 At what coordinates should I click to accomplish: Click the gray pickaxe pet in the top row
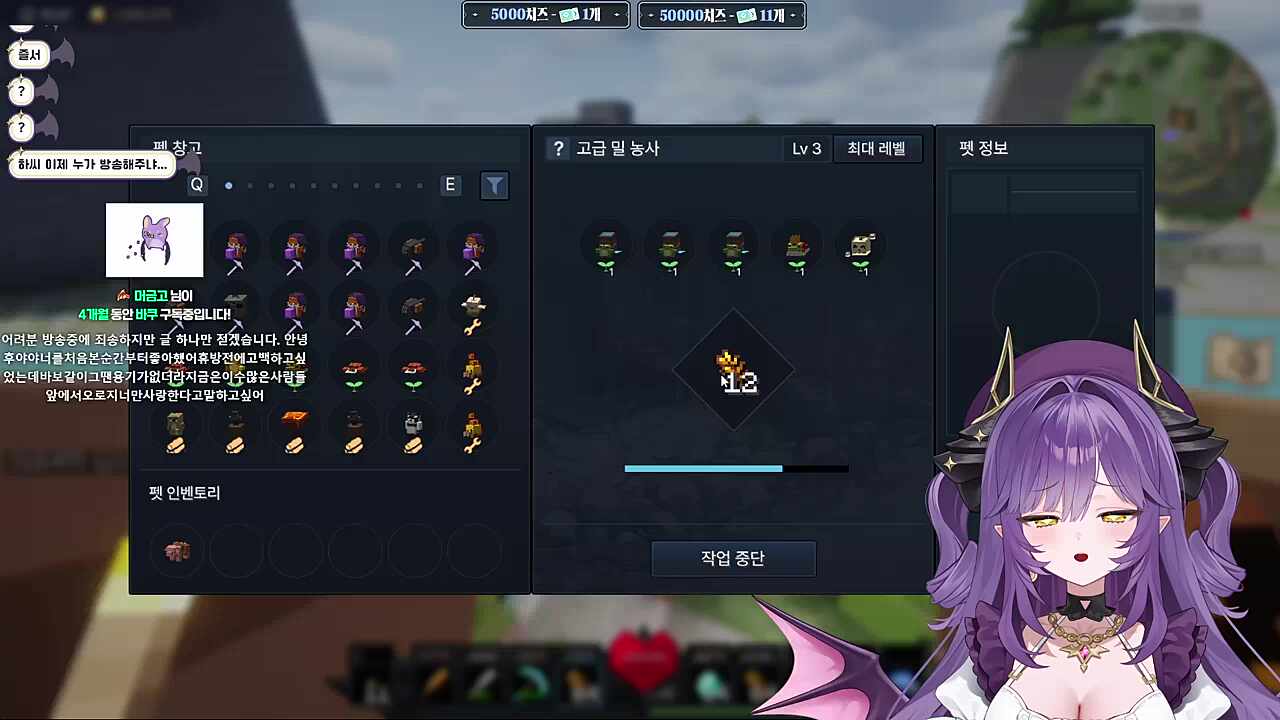coord(414,245)
